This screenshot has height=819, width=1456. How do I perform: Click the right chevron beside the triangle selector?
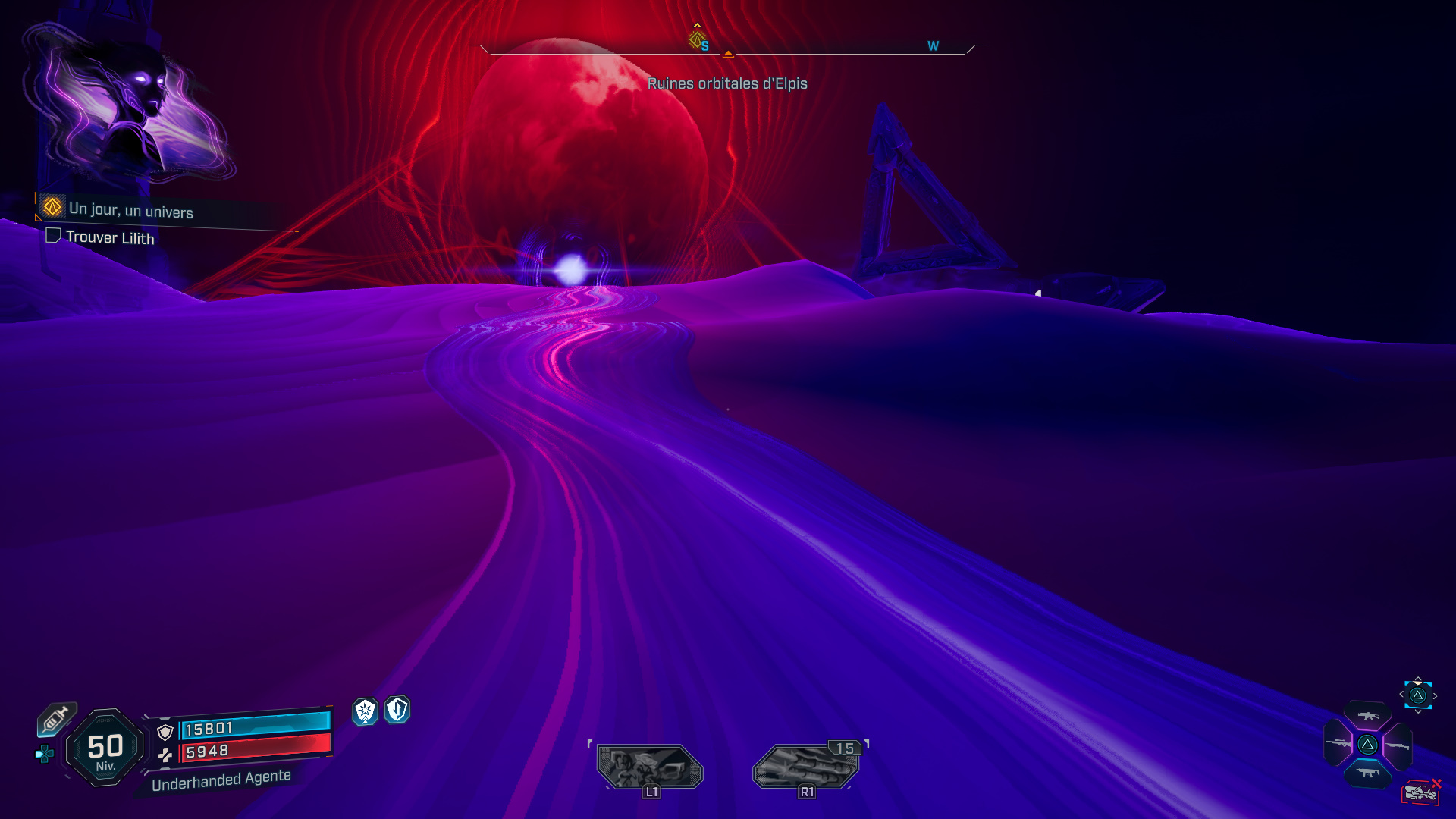(1435, 695)
